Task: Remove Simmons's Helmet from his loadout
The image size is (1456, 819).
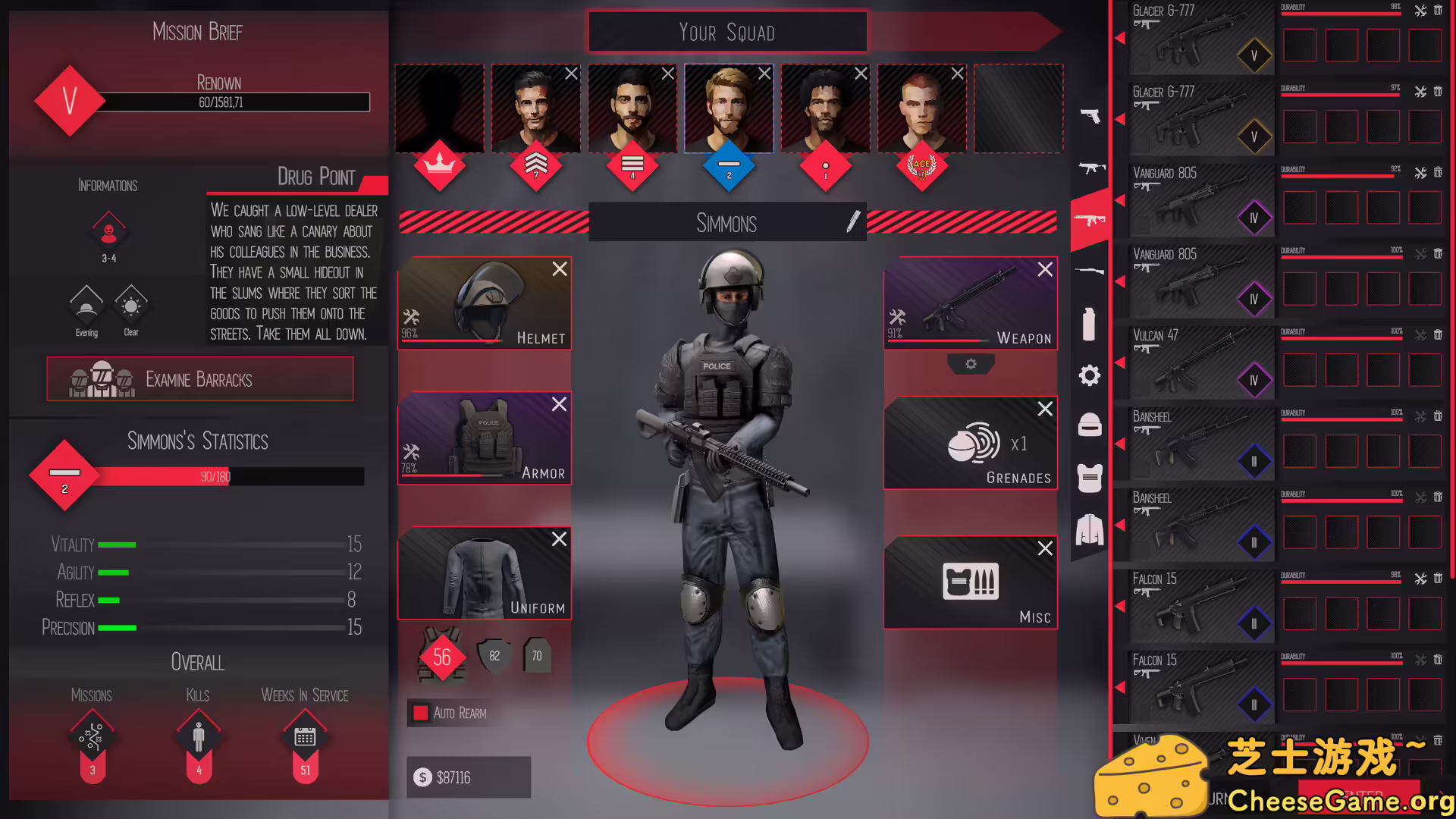Action: tap(560, 269)
